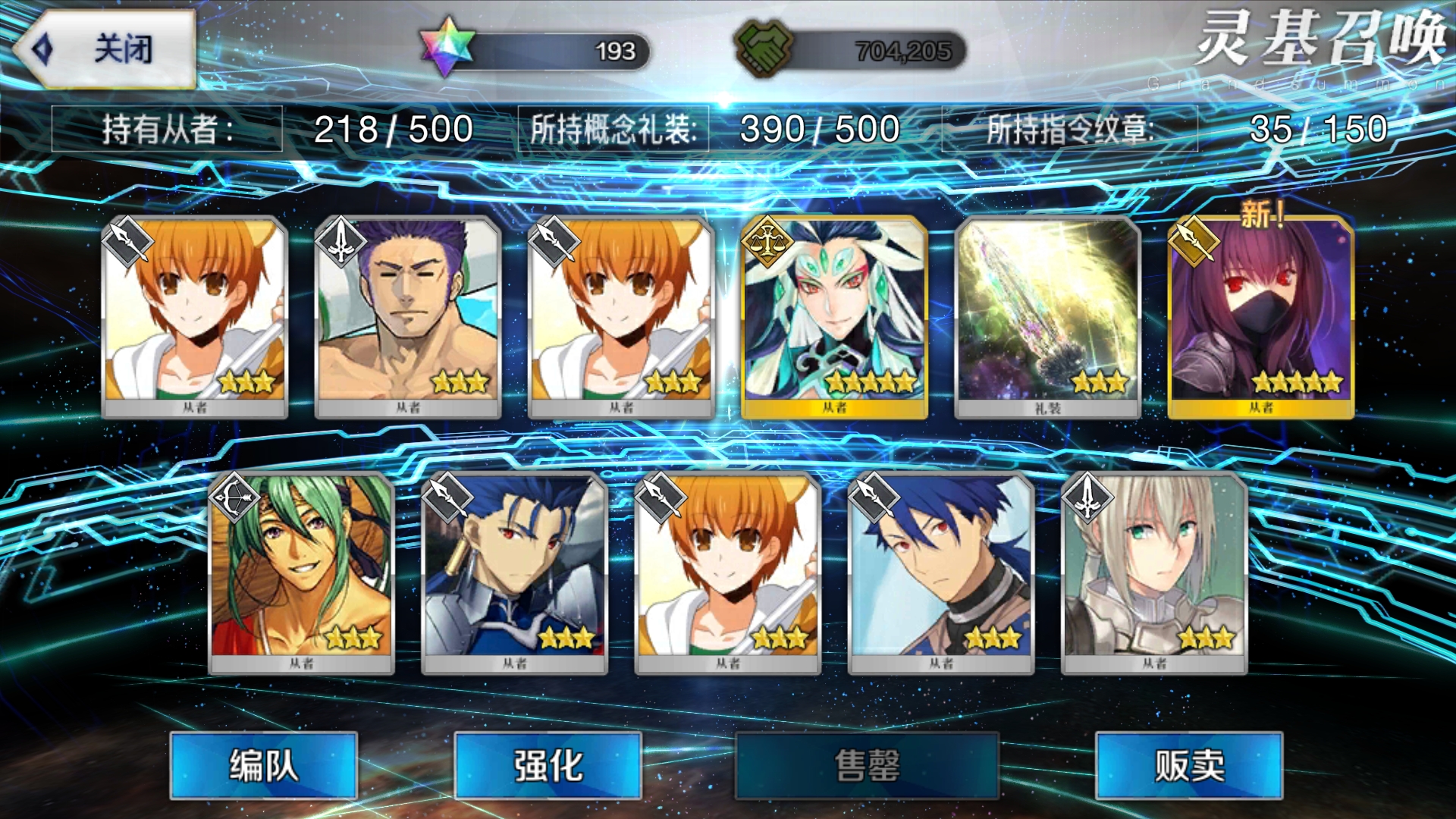Tap the balance scales Ruler class icon on the gold card
1456x819 pixels.
pyautogui.click(x=766, y=243)
